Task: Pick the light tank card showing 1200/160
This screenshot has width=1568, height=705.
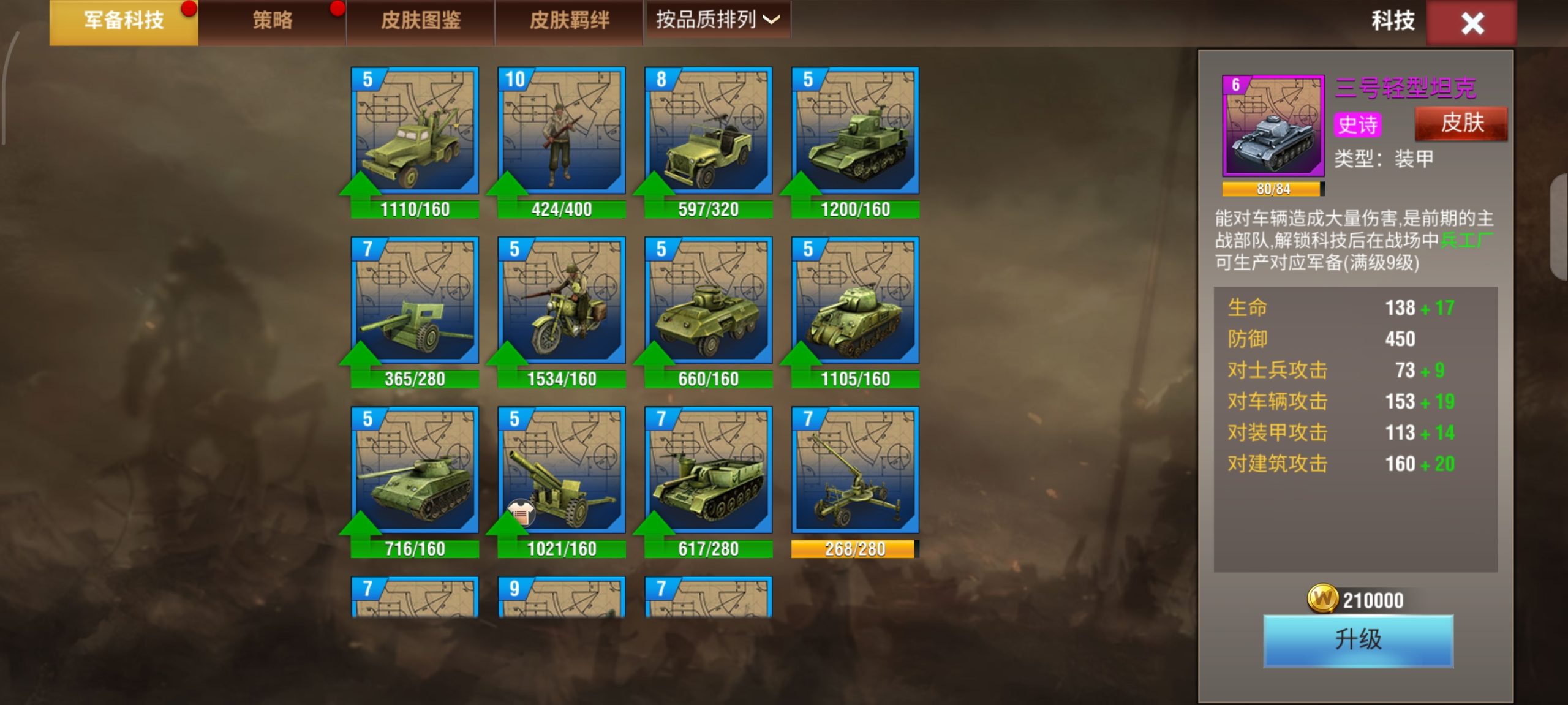Action: coord(856,131)
